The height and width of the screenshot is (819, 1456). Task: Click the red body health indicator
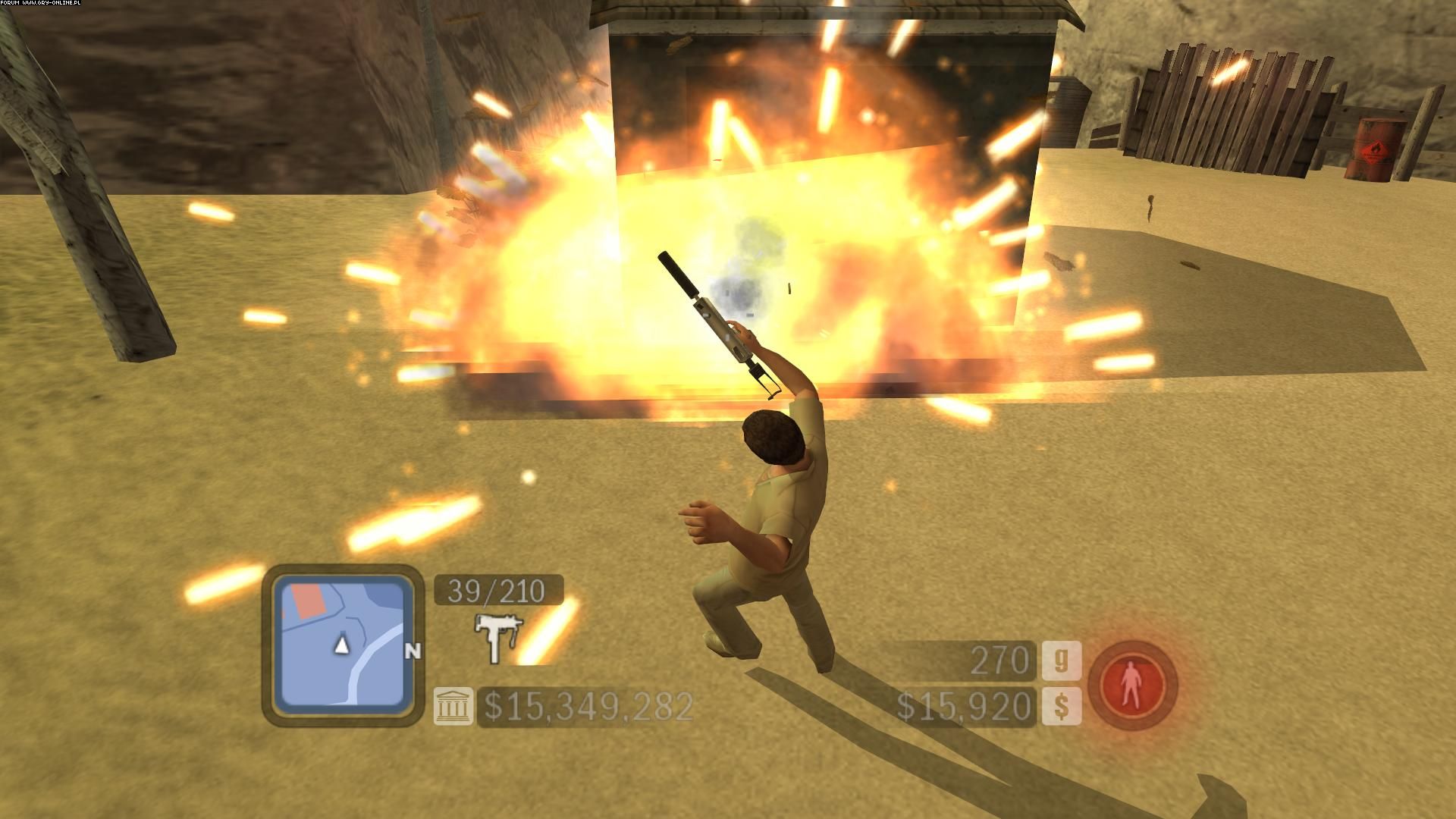[1132, 685]
